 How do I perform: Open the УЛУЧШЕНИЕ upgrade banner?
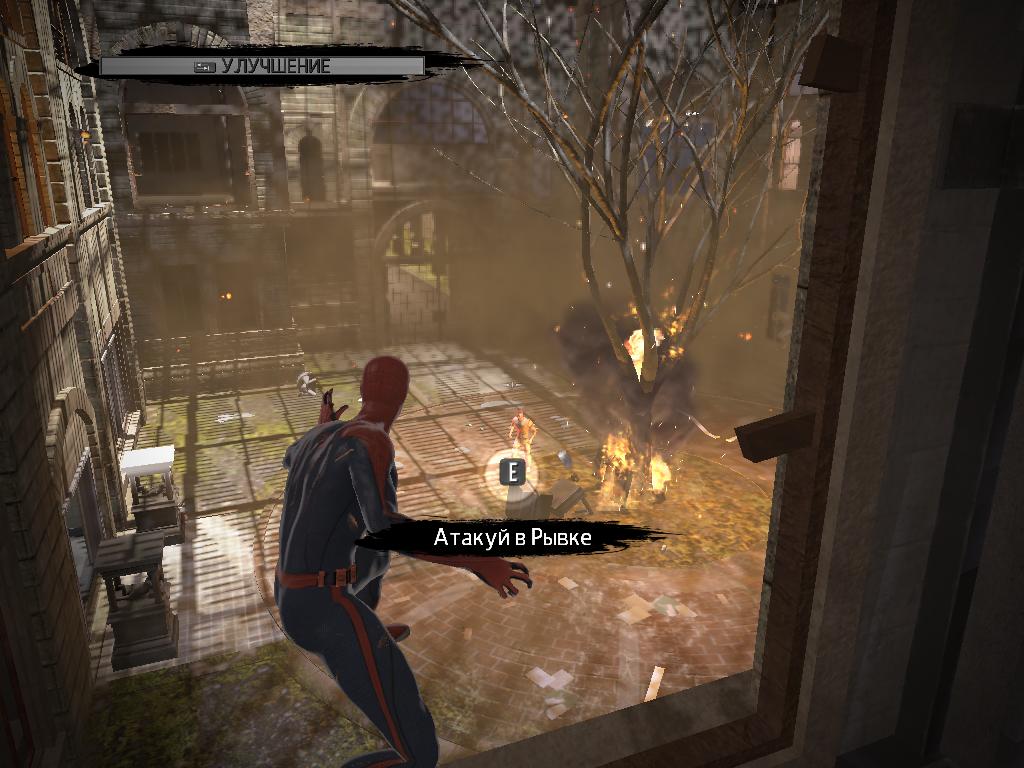click(263, 67)
